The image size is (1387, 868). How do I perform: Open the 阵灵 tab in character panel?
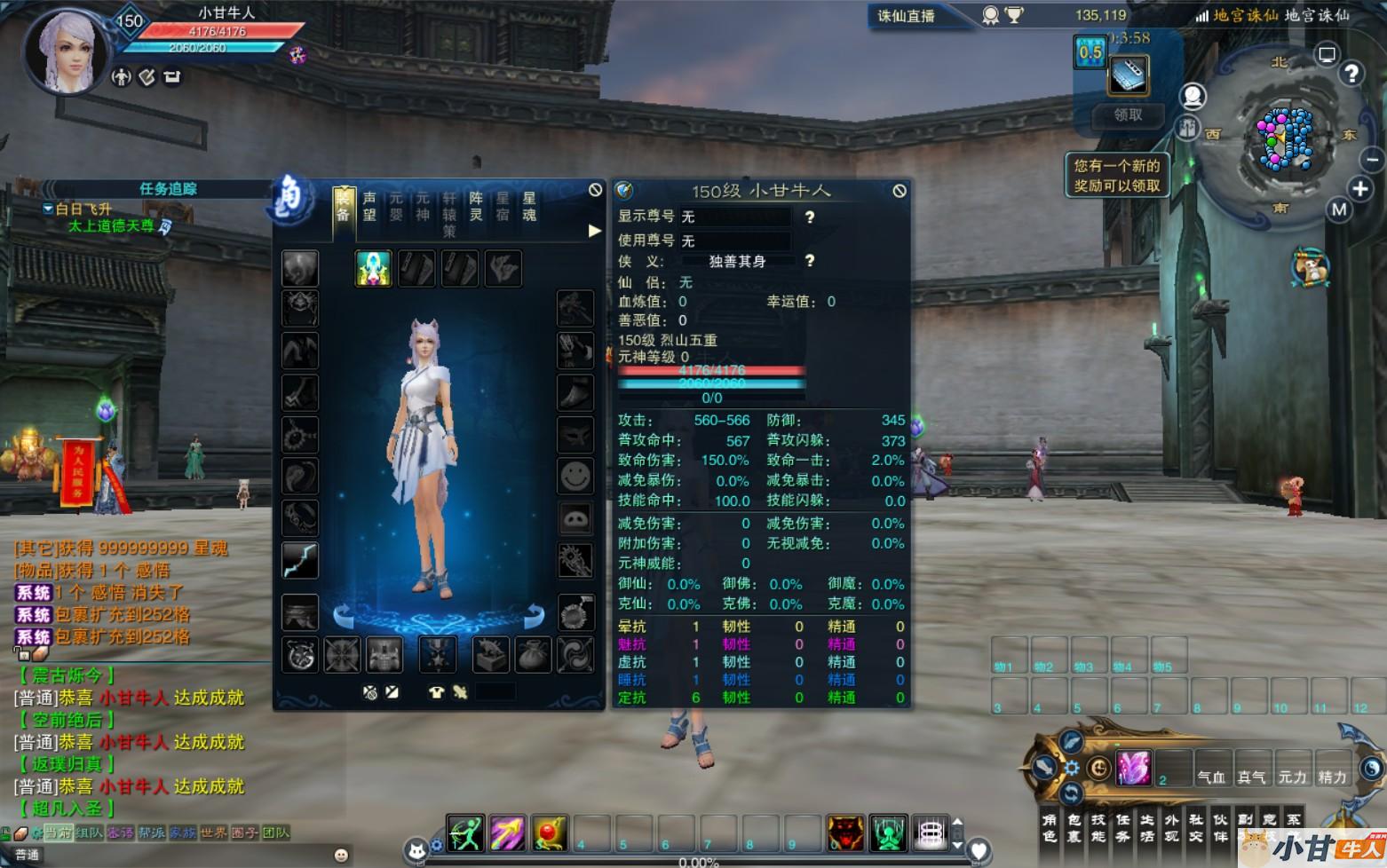click(476, 206)
